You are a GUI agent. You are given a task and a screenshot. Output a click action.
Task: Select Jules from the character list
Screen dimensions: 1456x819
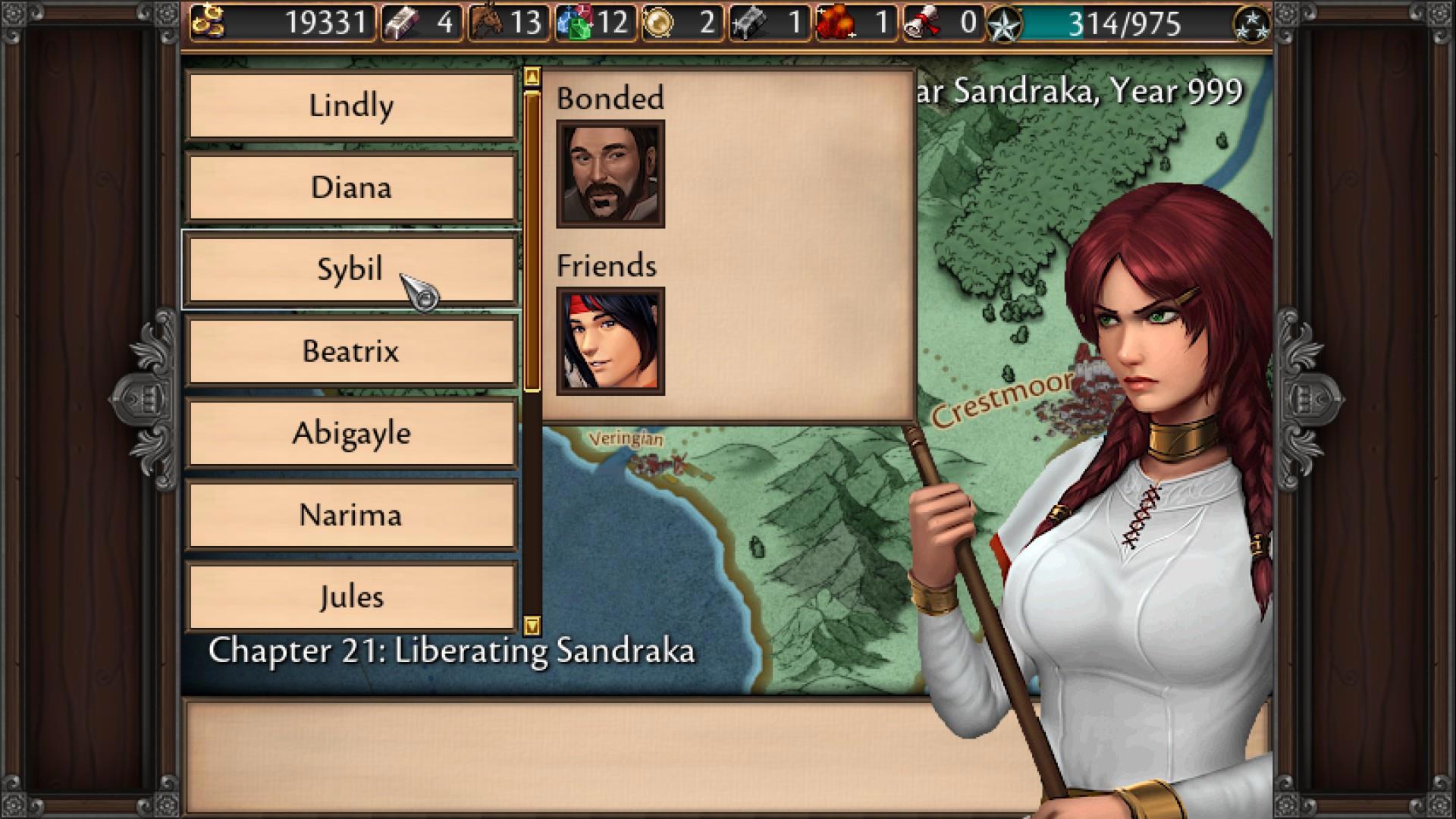[x=351, y=597]
